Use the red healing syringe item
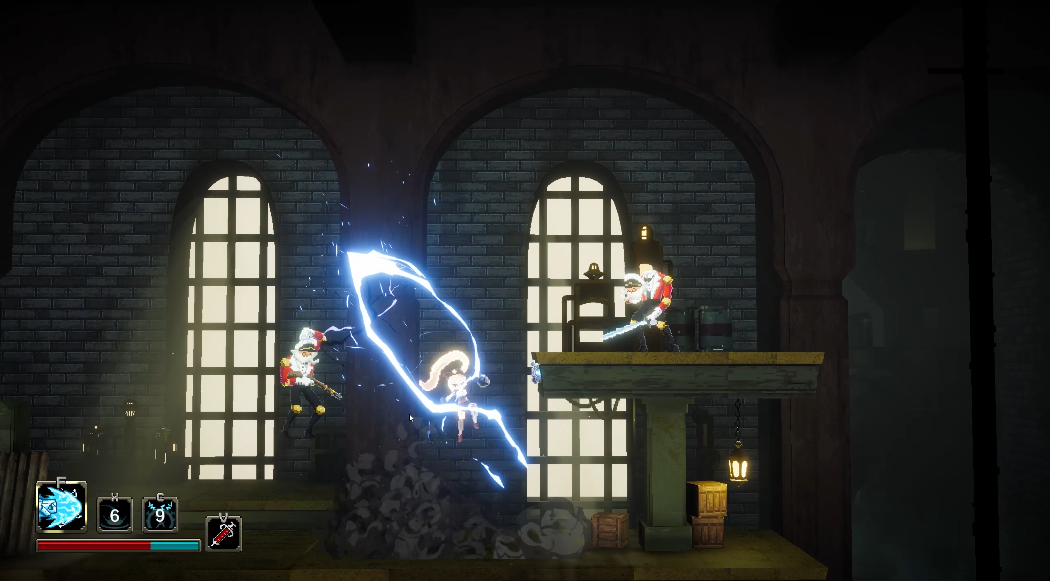Viewport: 1050px width, 581px height. (x=223, y=532)
